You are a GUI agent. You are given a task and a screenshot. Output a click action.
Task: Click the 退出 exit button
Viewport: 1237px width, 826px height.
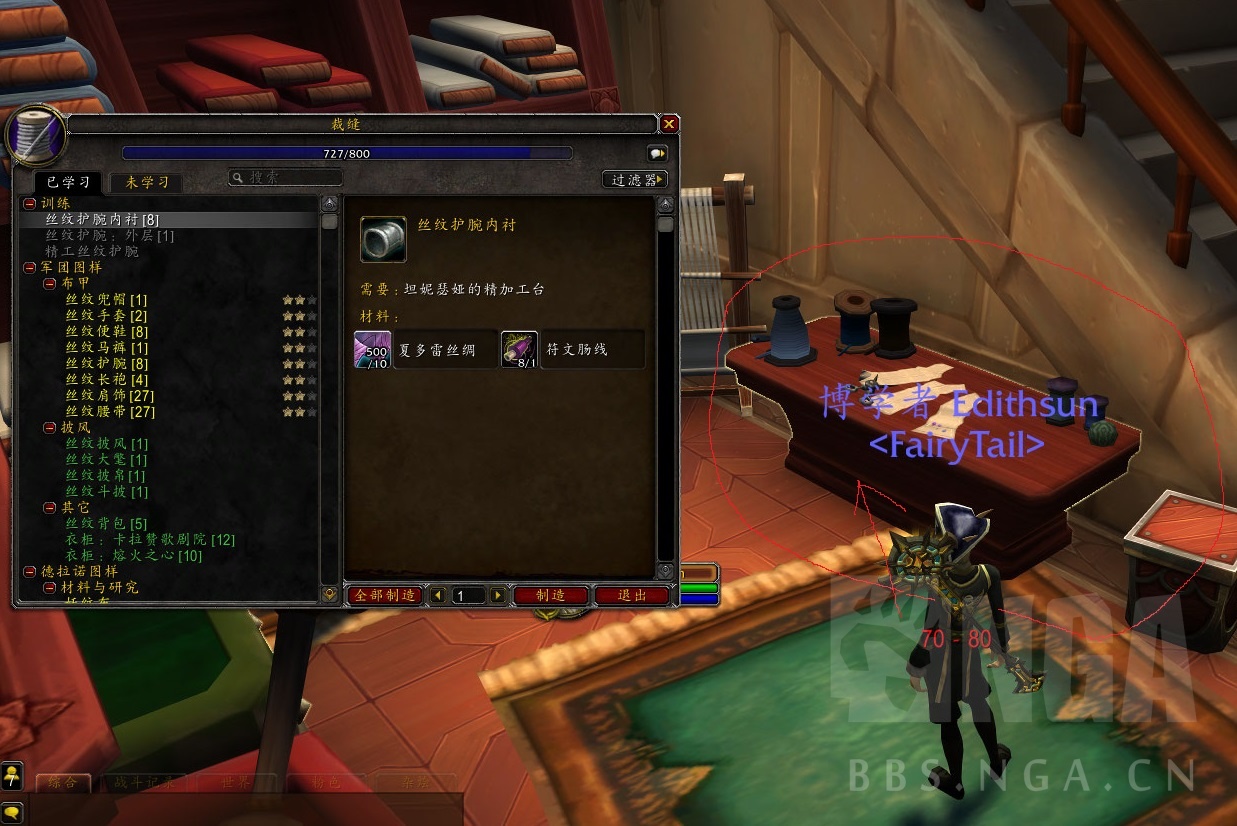click(632, 595)
